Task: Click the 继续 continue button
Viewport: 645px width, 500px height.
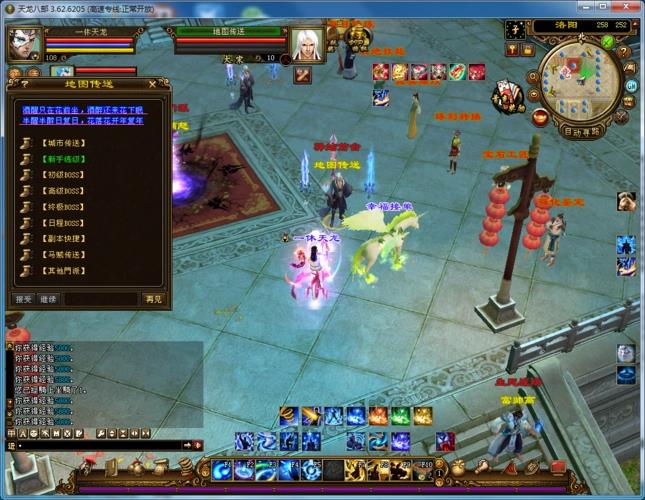Action: point(48,298)
